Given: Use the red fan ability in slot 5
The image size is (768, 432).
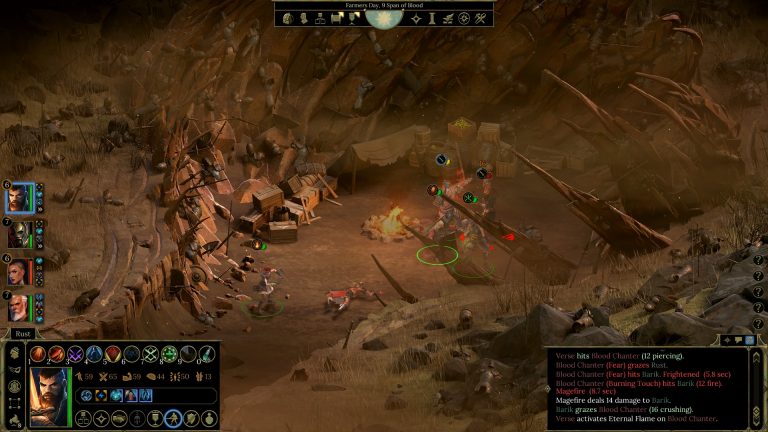Looking at the screenshot, I should pyautogui.click(x=113, y=354).
